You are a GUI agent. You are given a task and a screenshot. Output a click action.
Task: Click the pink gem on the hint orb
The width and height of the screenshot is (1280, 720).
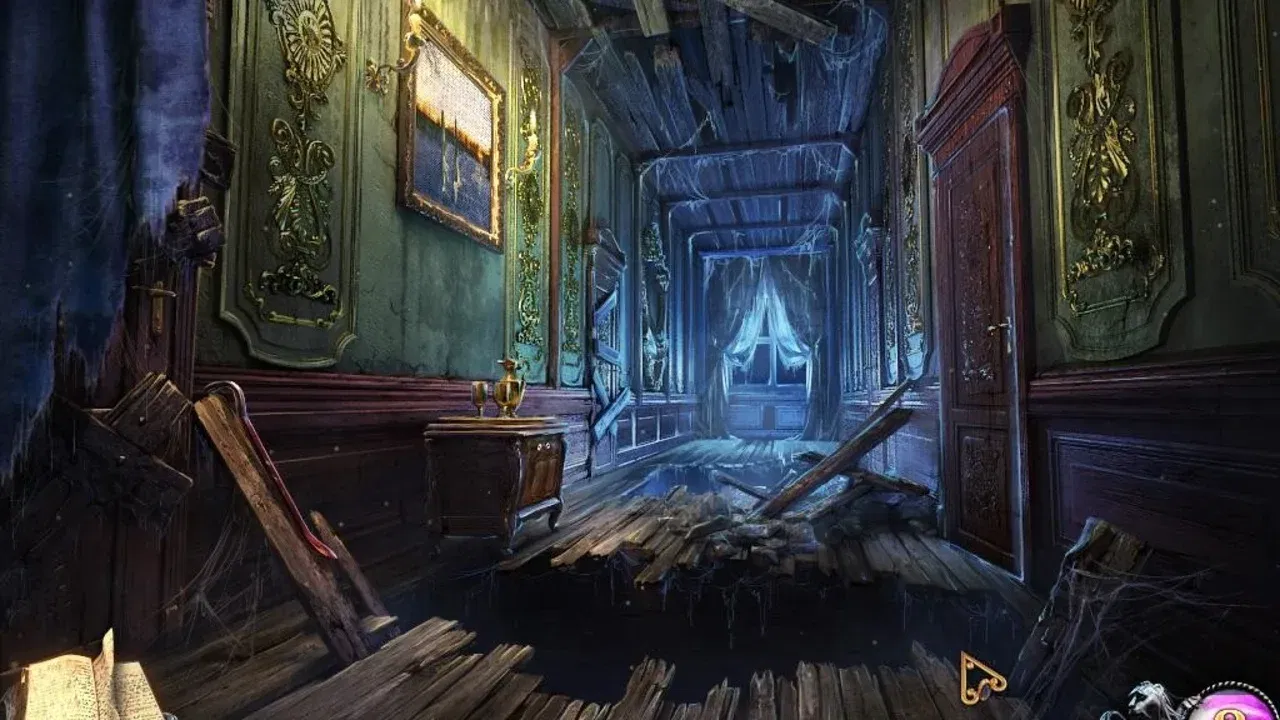point(1226,716)
